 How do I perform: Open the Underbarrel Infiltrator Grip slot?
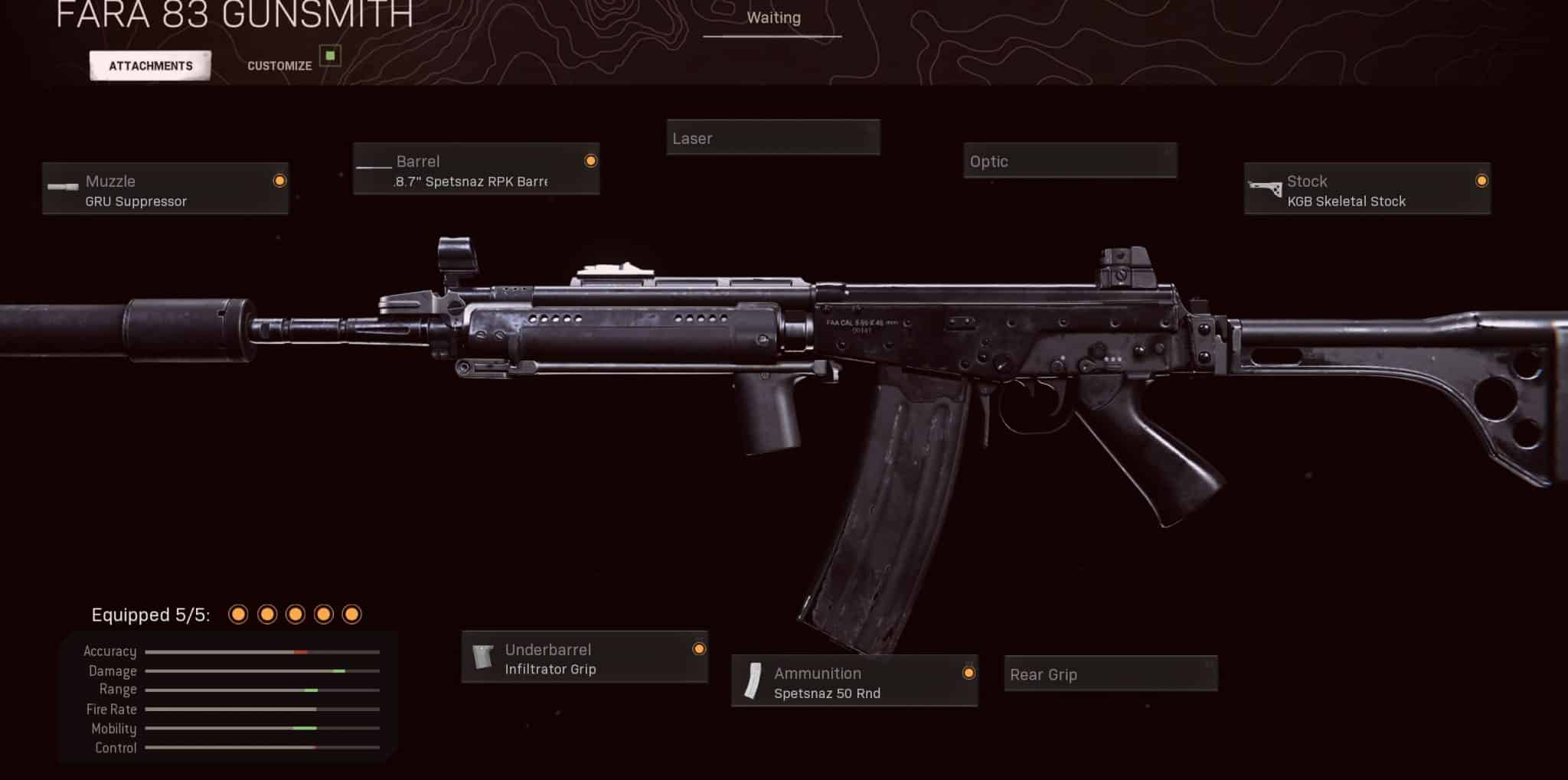584,658
